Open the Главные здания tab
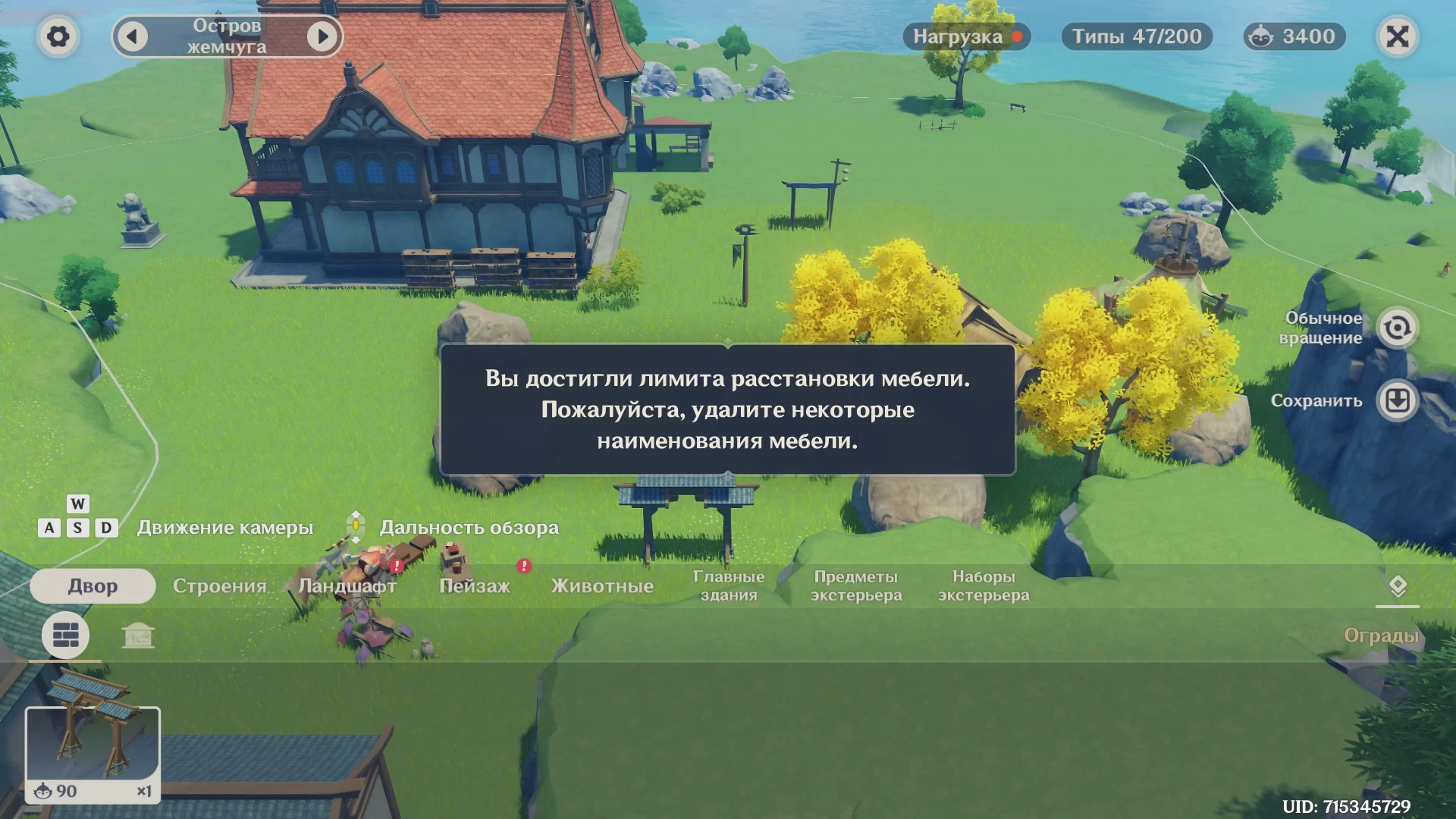 729,586
